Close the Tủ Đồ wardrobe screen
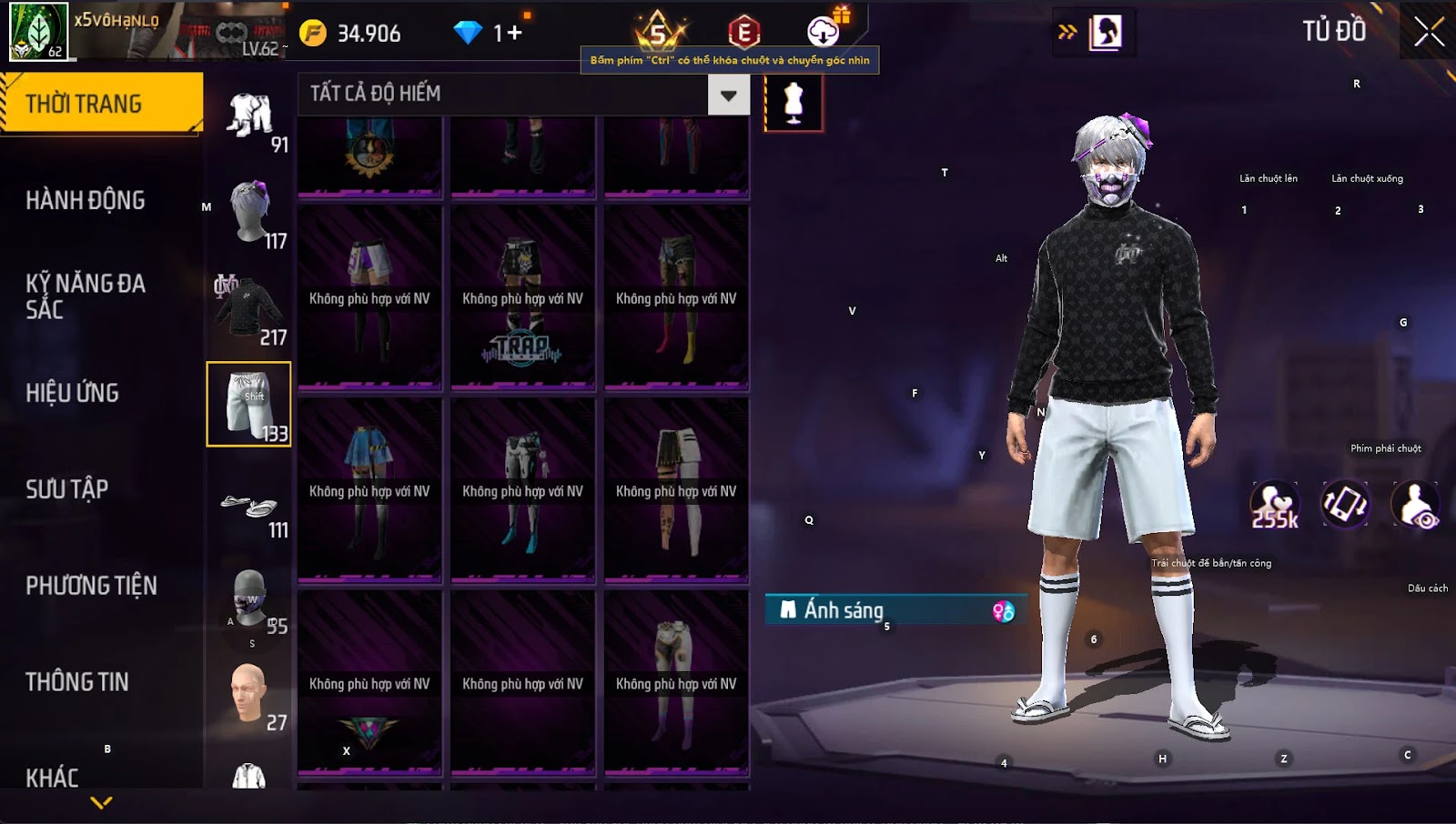The width and height of the screenshot is (1456, 824). (1429, 32)
